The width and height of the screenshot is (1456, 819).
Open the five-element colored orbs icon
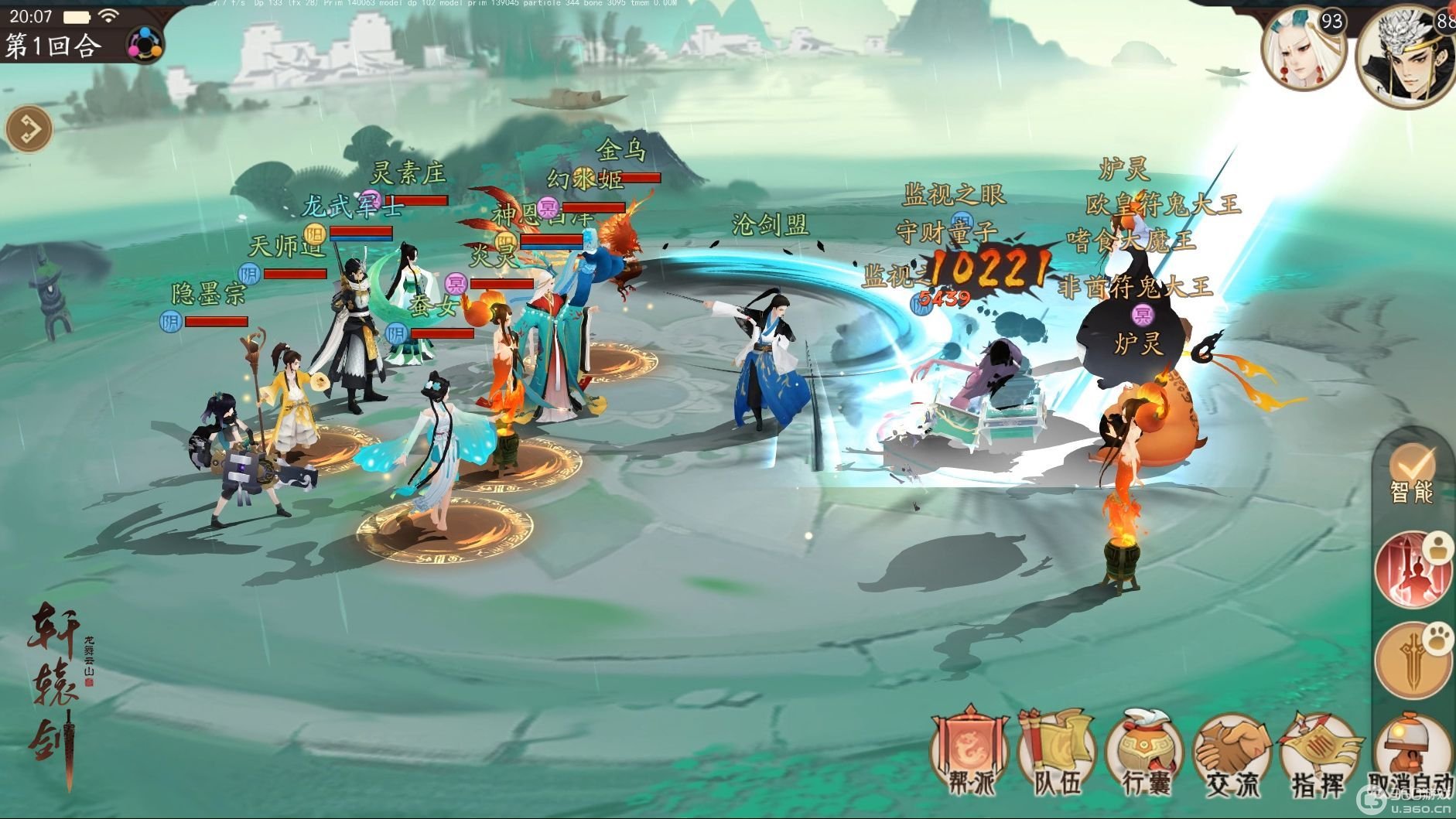(145, 43)
